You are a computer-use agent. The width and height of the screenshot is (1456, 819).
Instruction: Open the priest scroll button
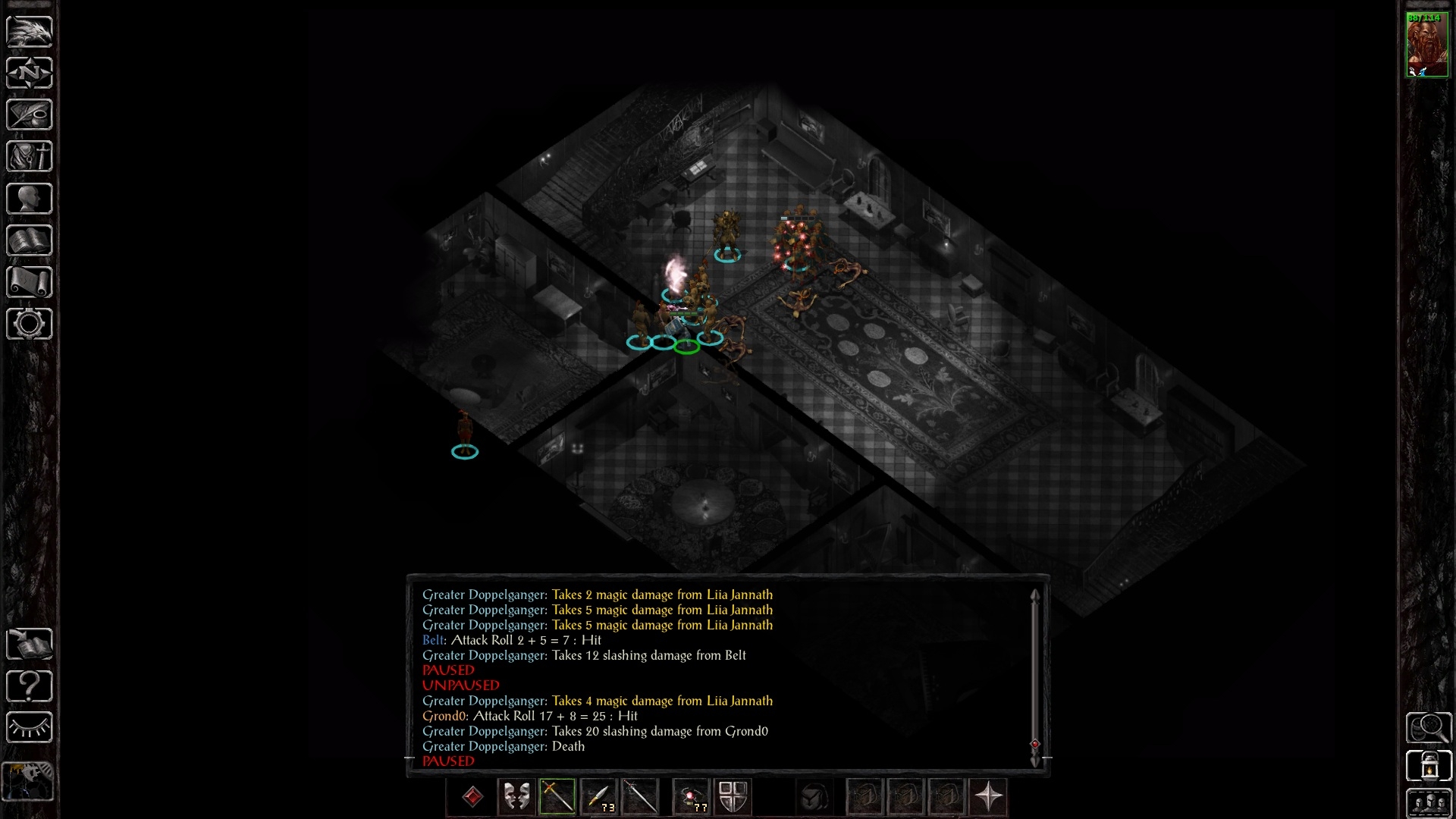pos(30,282)
